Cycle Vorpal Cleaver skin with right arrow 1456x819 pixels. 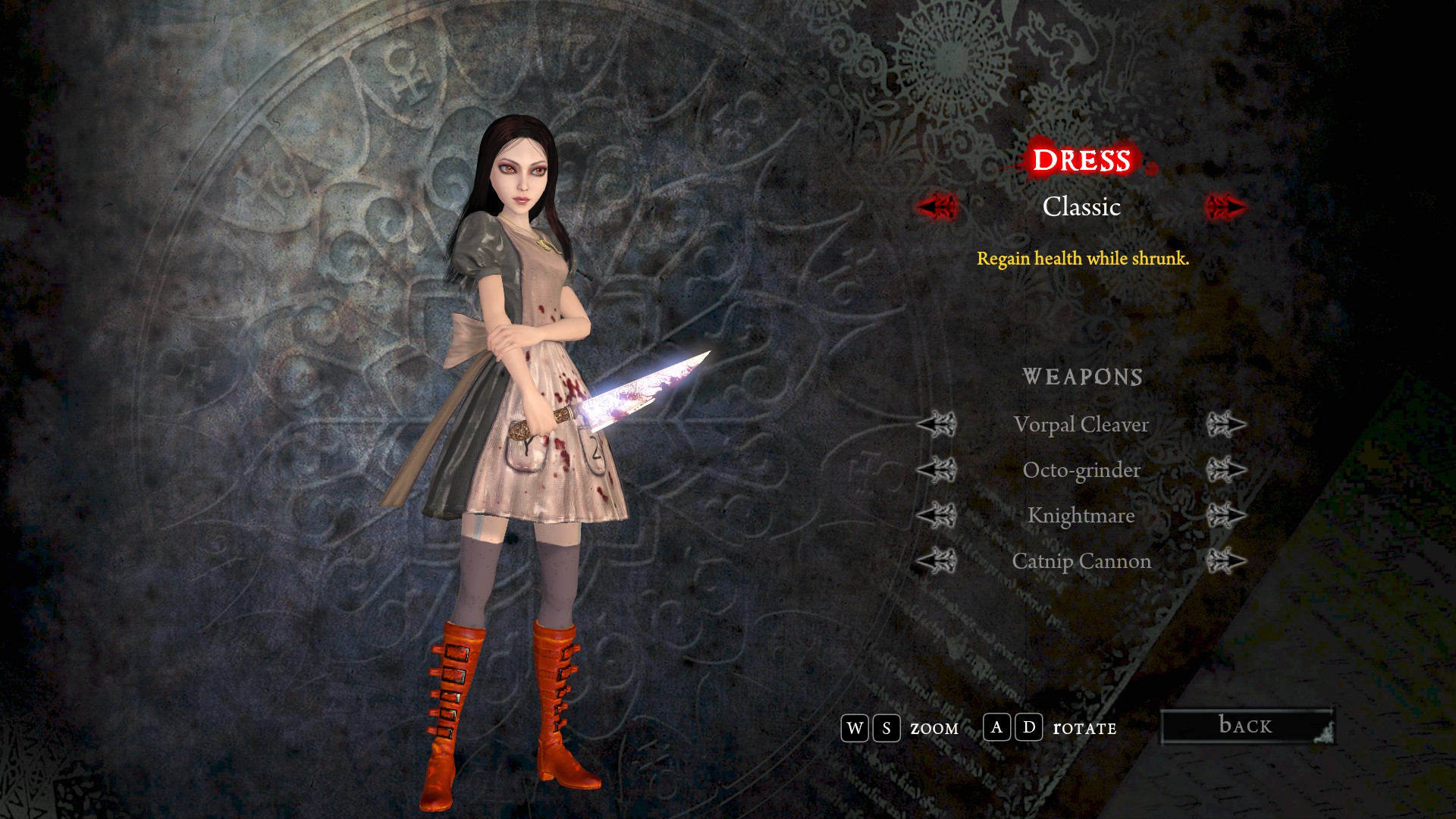(1225, 425)
